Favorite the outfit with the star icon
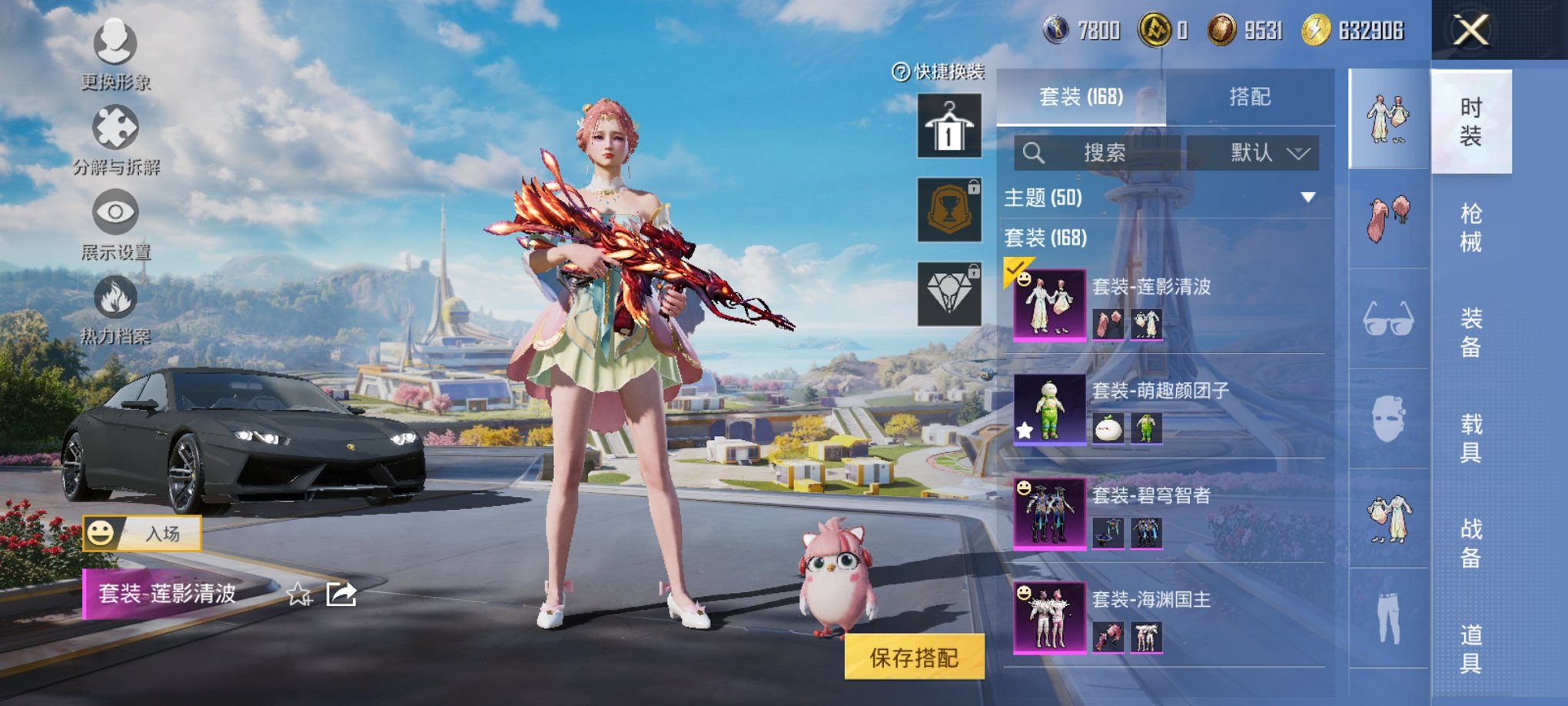The image size is (1568, 706). point(298,594)
